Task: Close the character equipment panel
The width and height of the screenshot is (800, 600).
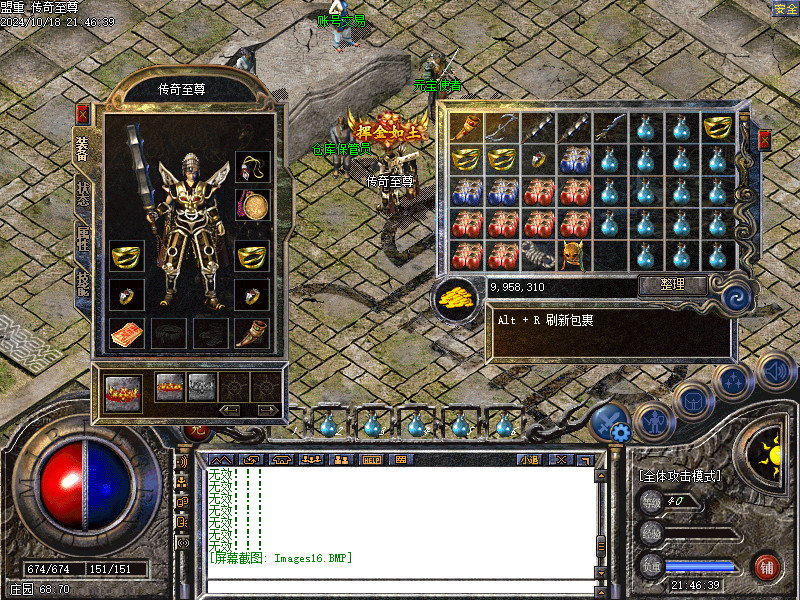Action: (x=82, y=114)
